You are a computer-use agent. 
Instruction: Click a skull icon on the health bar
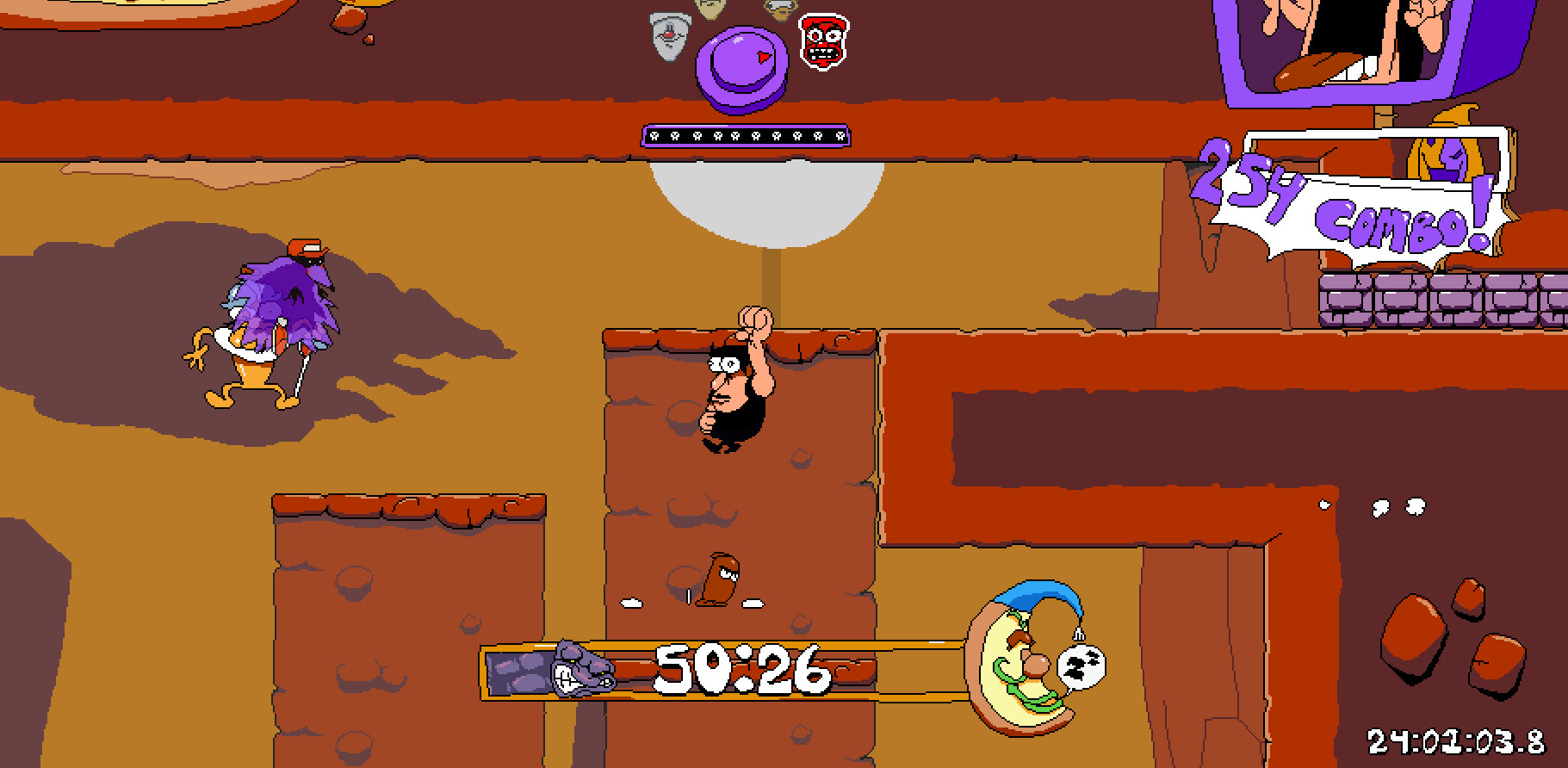click(746, 136)
